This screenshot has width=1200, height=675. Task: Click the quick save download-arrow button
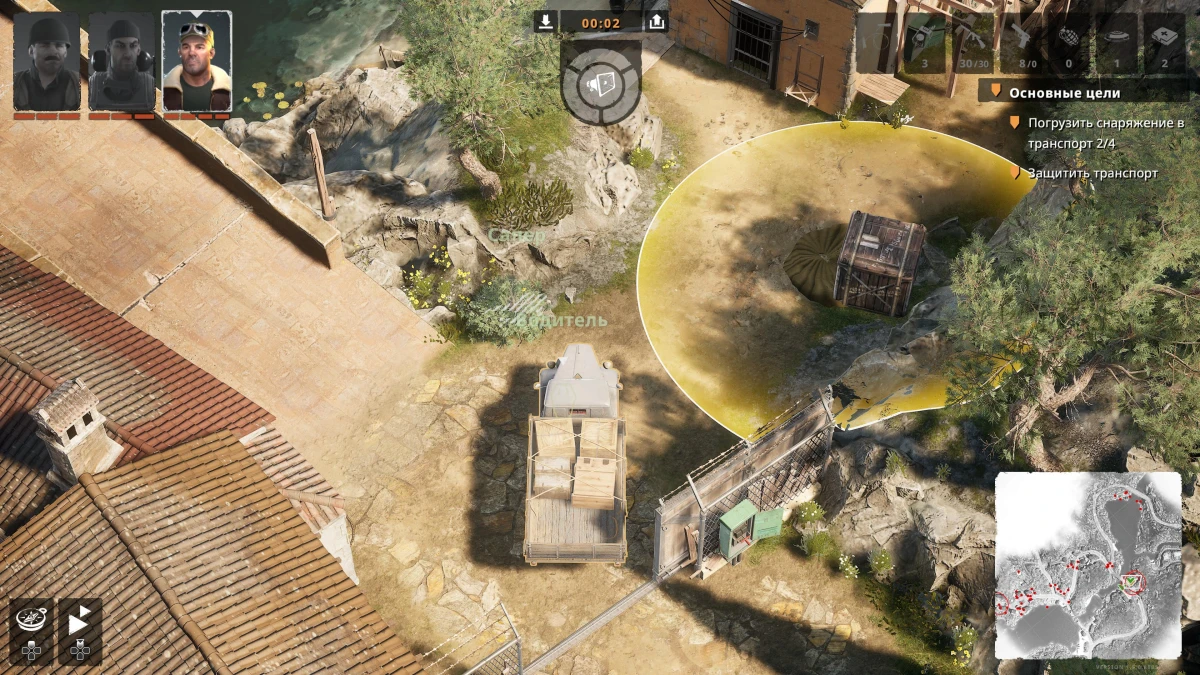click(545, 22)
